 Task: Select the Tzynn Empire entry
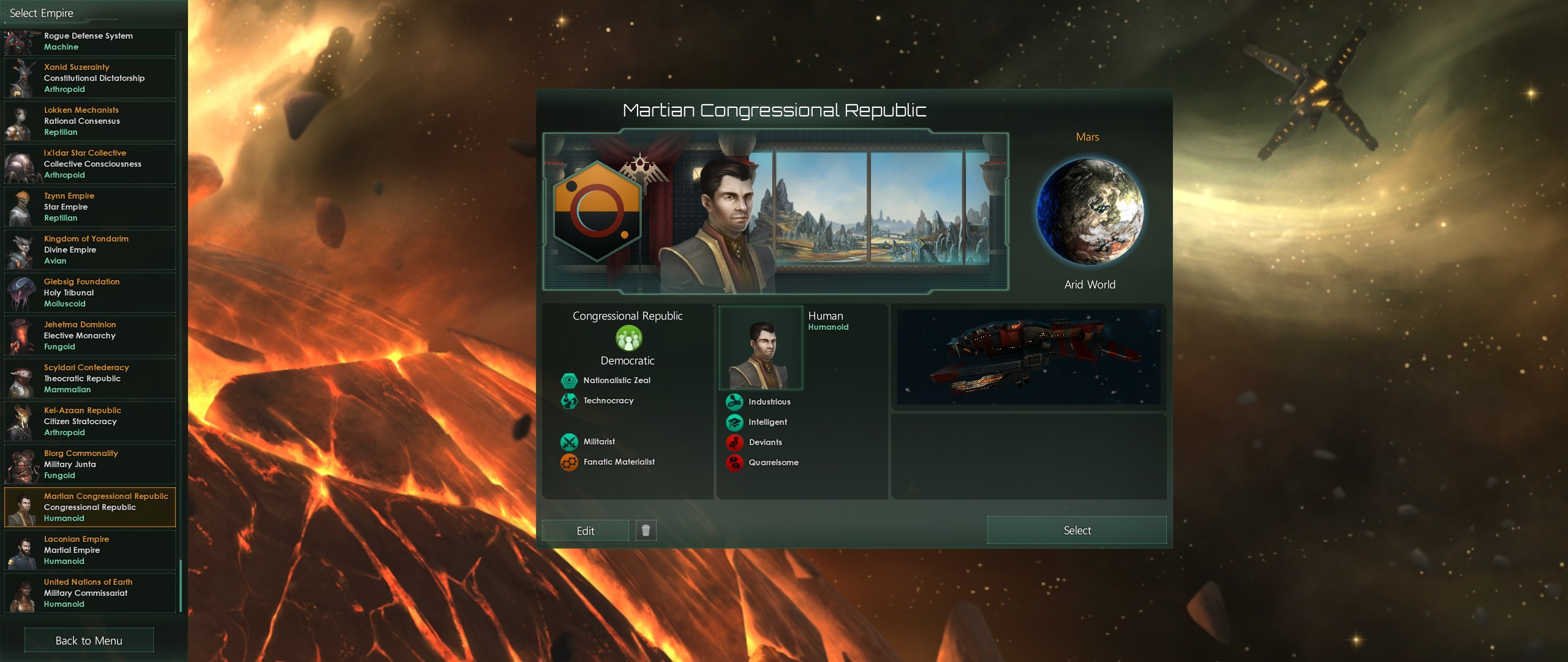[89, 207]
